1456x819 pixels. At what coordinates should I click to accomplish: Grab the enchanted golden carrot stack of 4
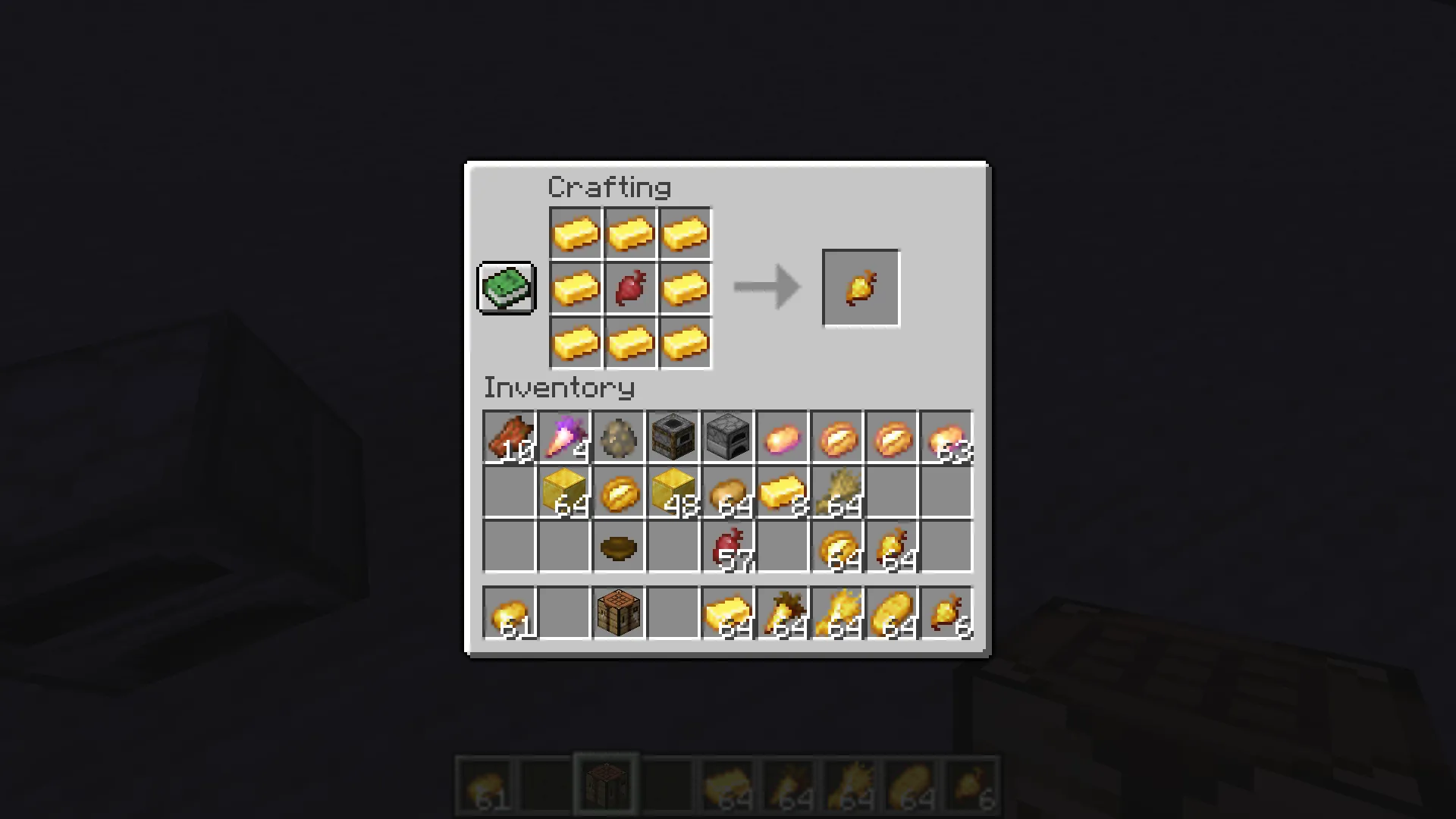coord(563,438)
